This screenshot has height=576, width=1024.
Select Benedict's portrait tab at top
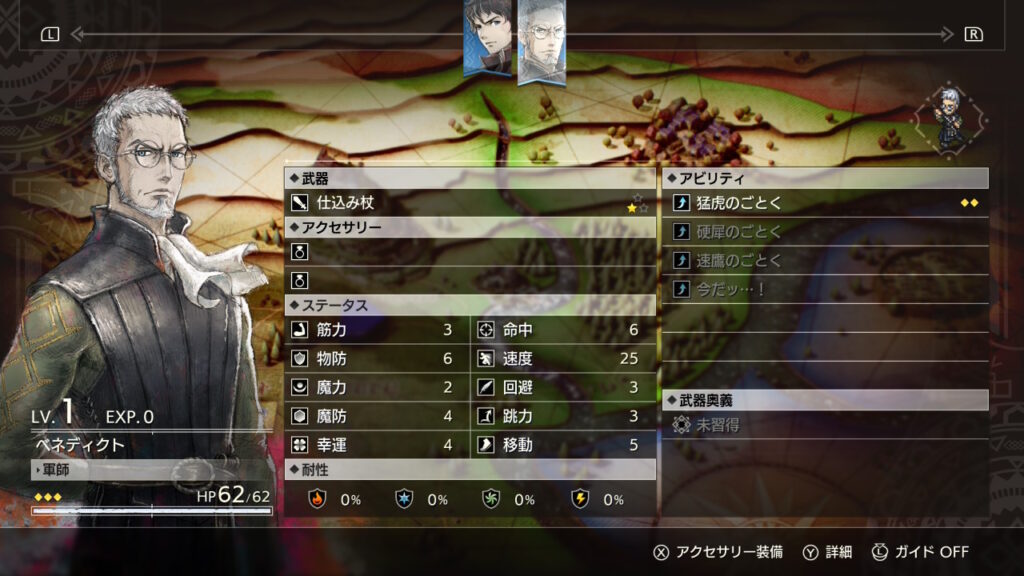tap(541, 42)
